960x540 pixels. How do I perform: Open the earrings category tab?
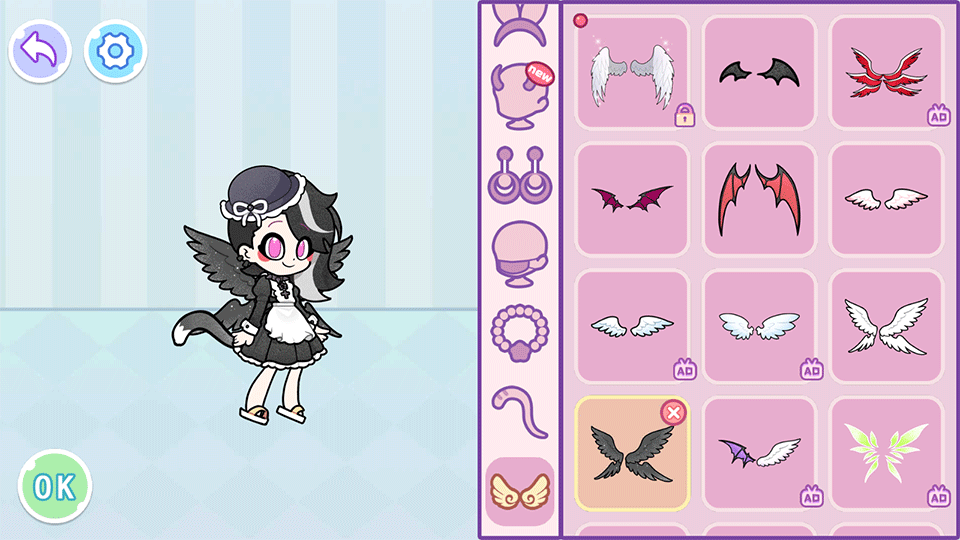click(x=519, y=174)
